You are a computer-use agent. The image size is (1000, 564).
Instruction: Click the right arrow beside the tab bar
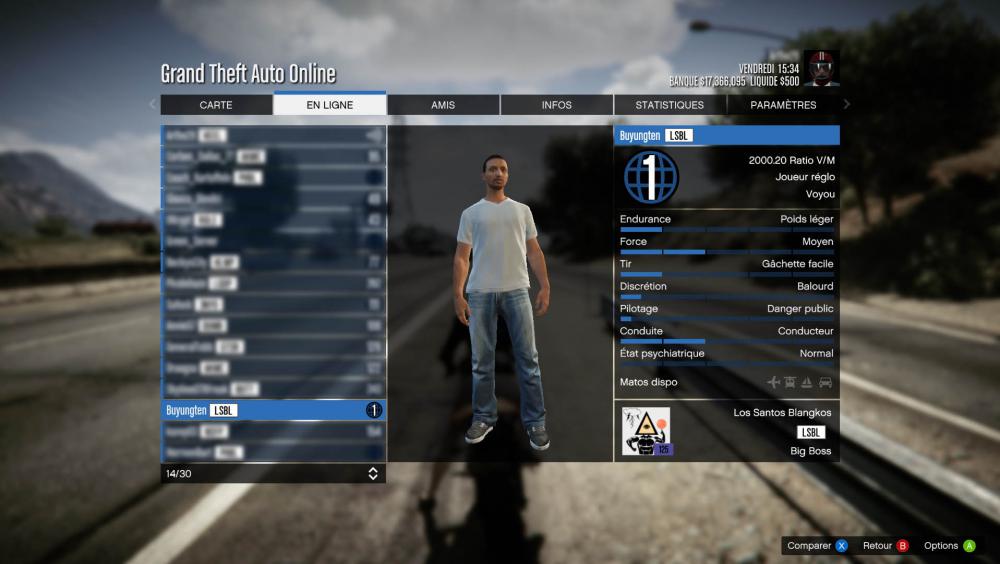point(847,104)
